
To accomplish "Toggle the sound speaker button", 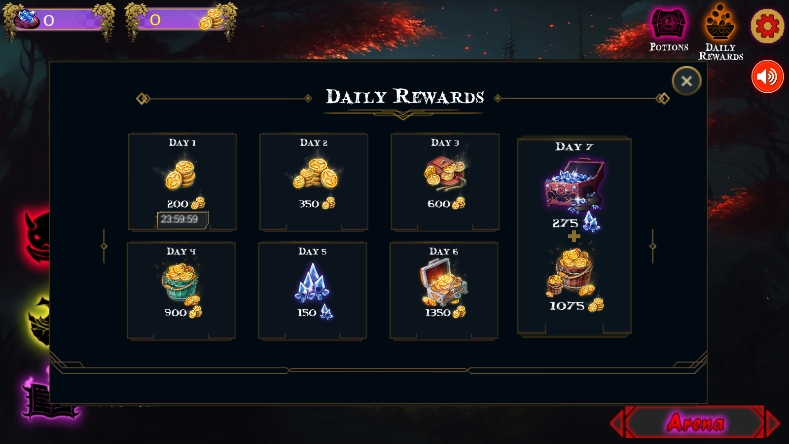I will pyautogui.click(x=767, y=77).
